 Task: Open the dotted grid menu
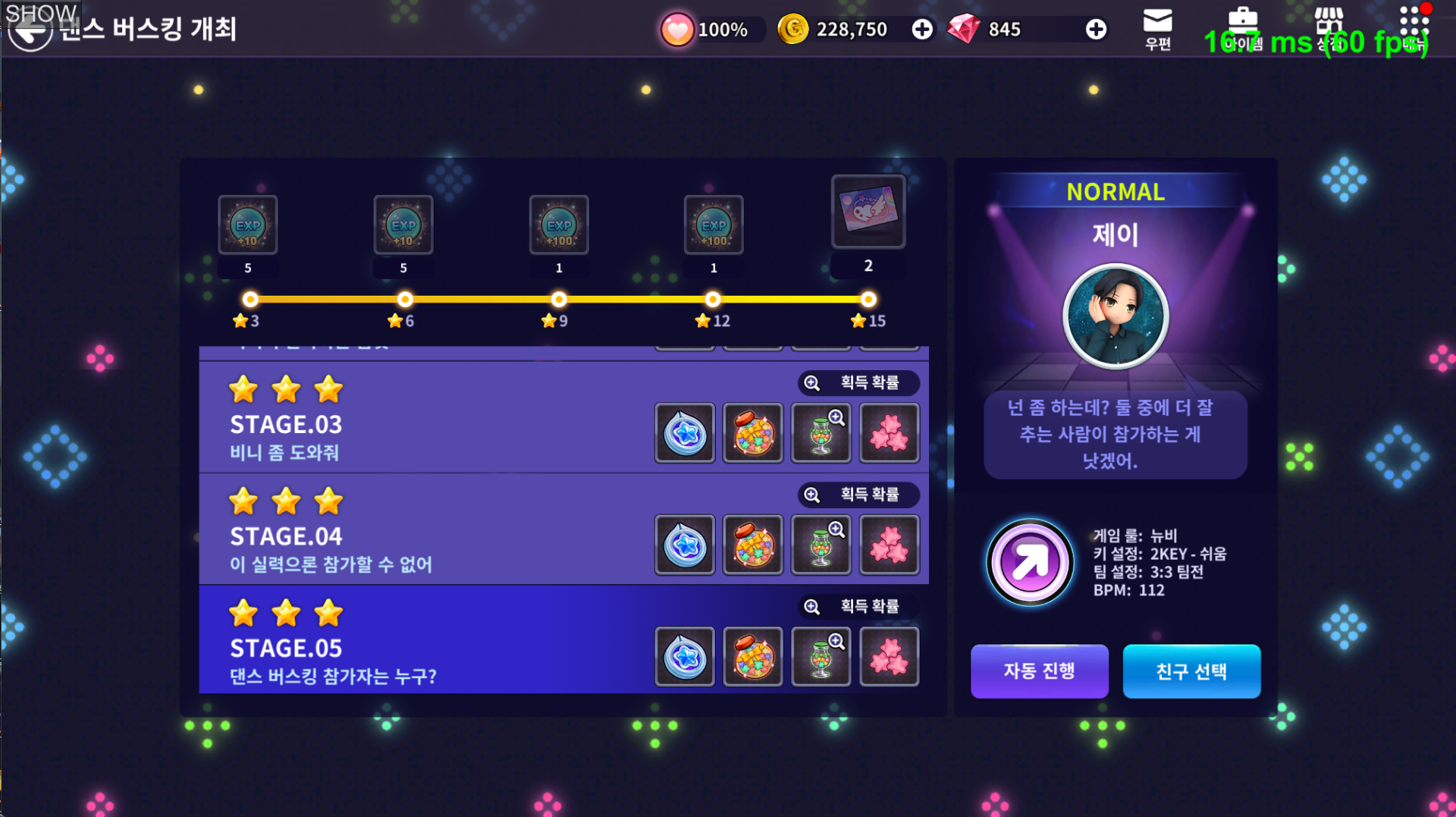tap(1414, 27)
